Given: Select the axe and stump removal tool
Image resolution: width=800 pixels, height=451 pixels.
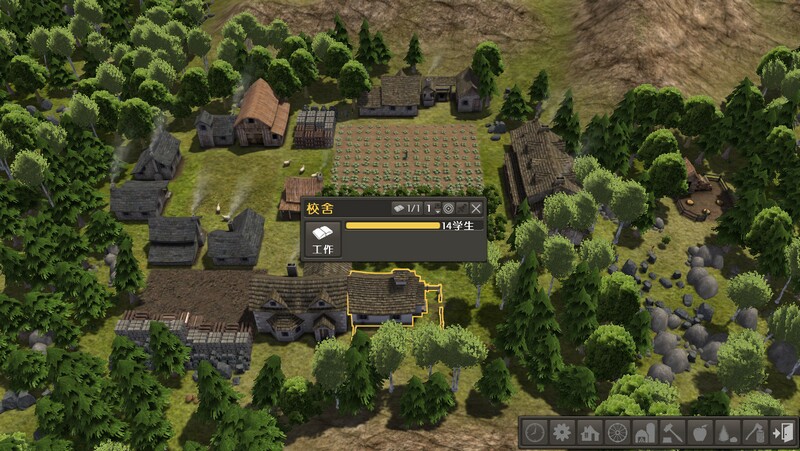Looking at the screenshot, I should coord(756,432).
